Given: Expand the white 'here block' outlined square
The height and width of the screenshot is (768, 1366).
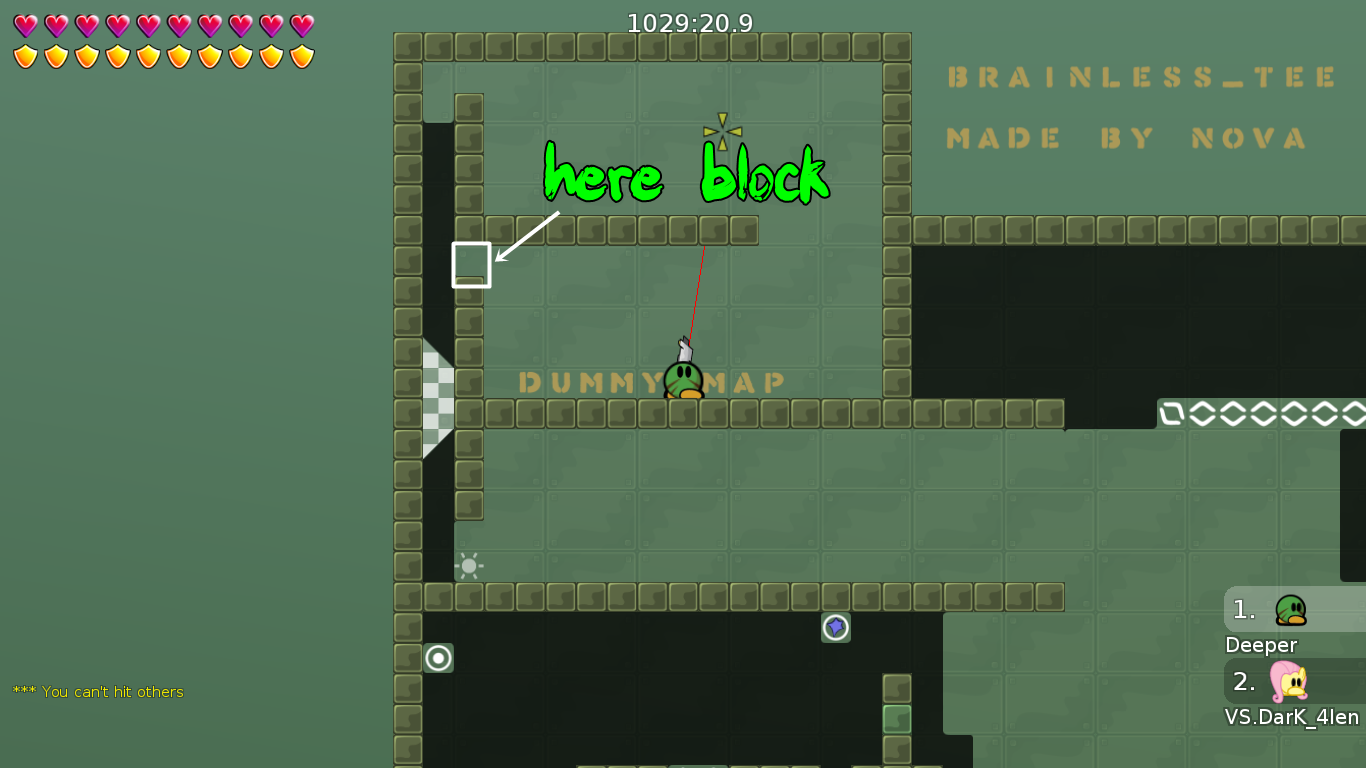Looking at the screenshot, I should pyautogui.click(x=471, y=266).
